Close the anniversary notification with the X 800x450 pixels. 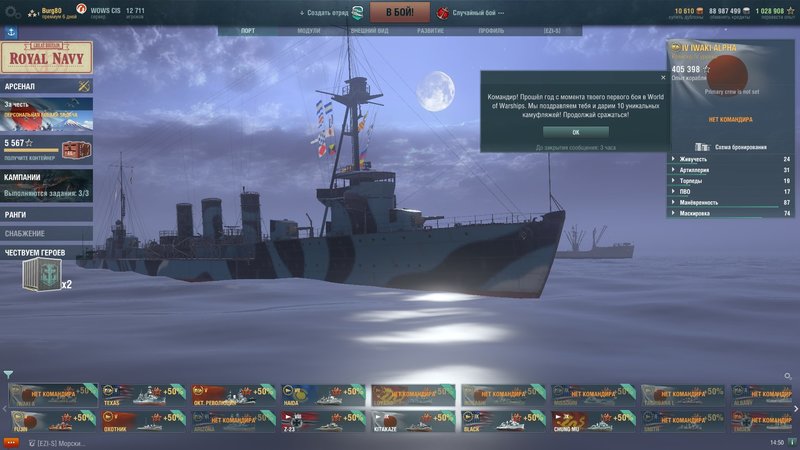(662, 76)
